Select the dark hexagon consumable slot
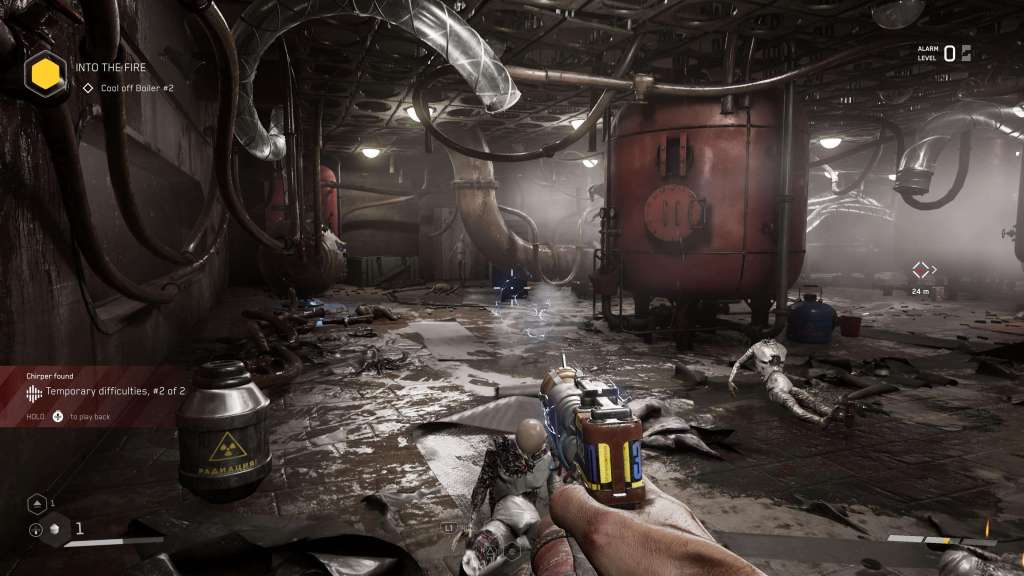 pyautogui.click(x=56, y=529)
